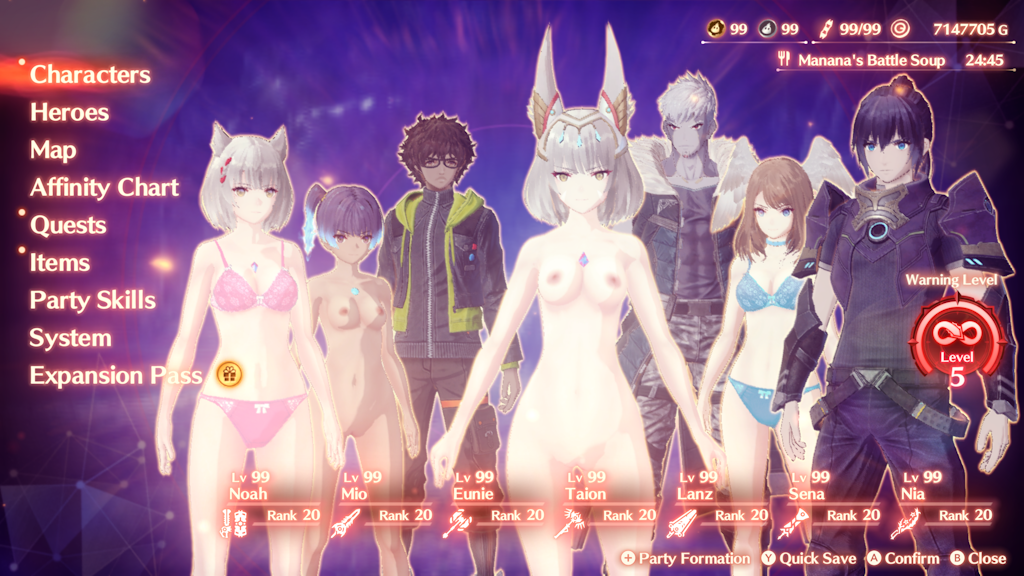The image size is (1024, 576).
Task: Show the Affinity Chart
Action: (104, 187)
